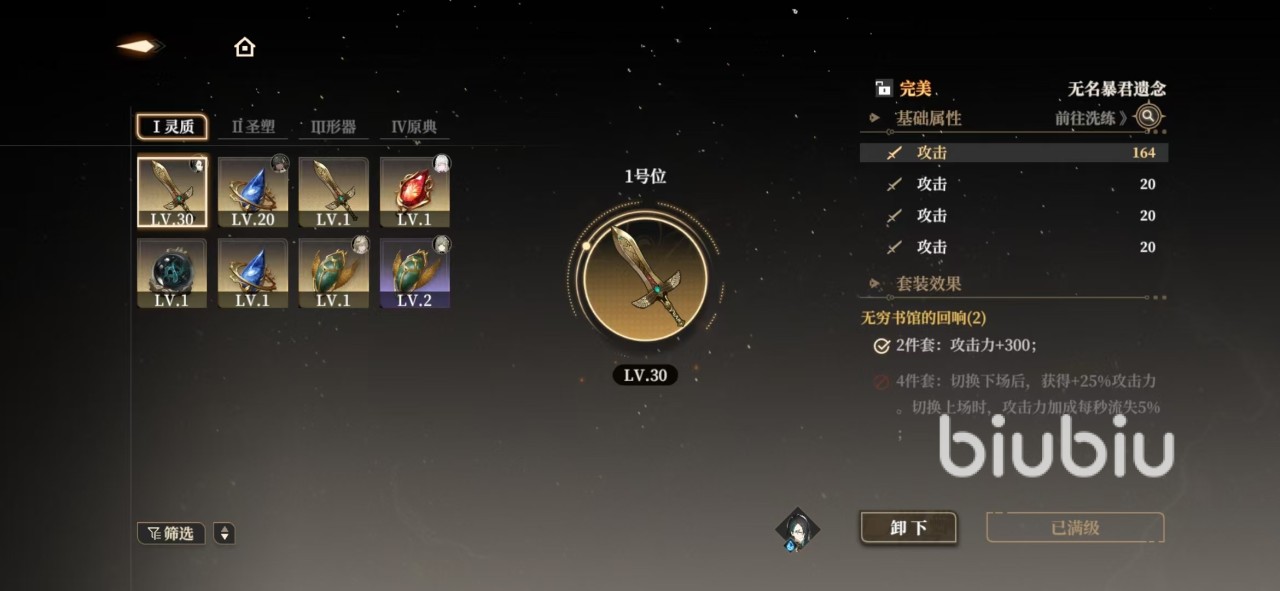The image size is (1280, 591).
Task: Open the II 圣塑 tab
Action: tap(253, 127)
